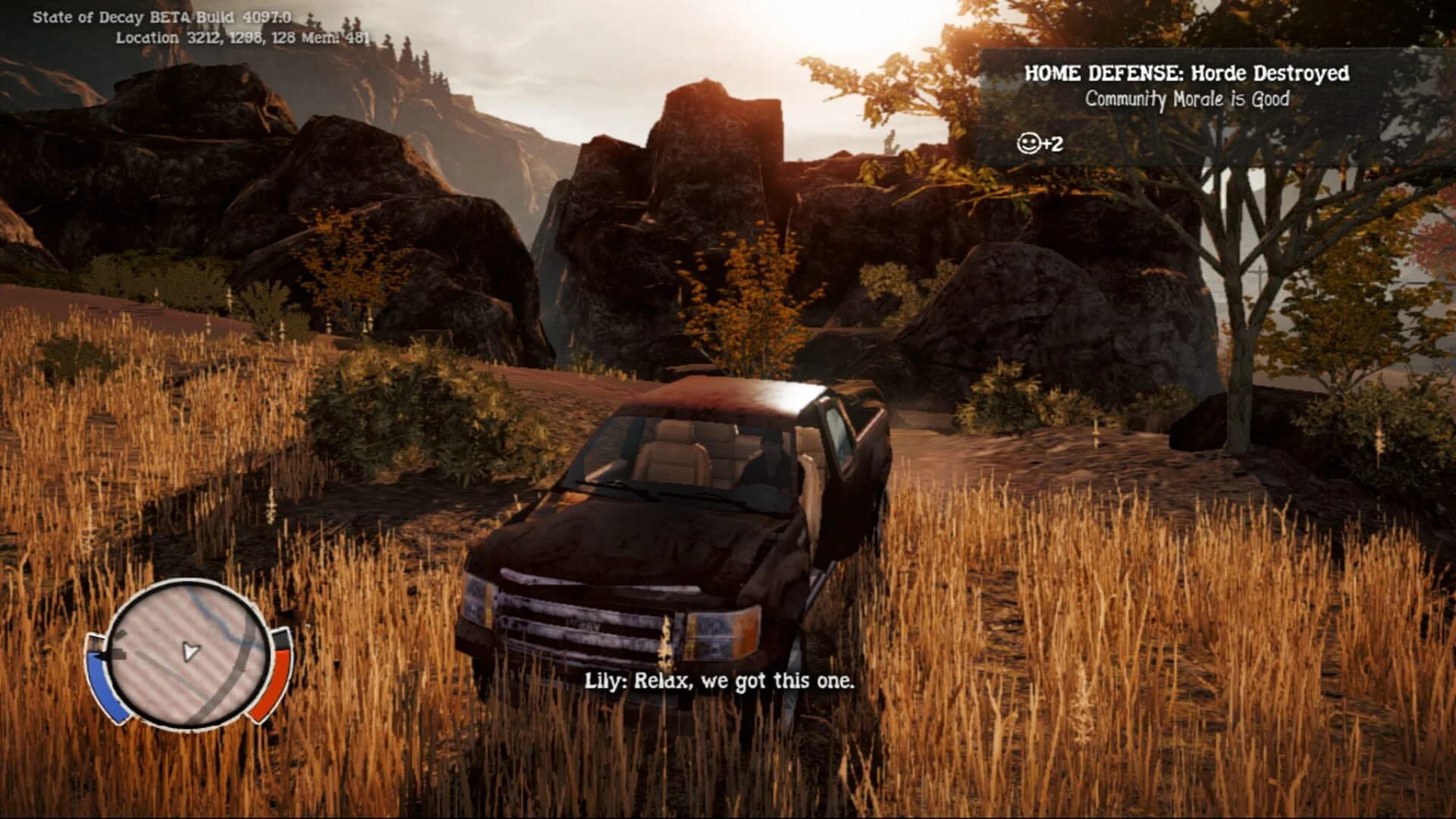This screenshot has width=1456, height=819.
Task: Click the white player arrow on minimap
Action: pos(190,650)
